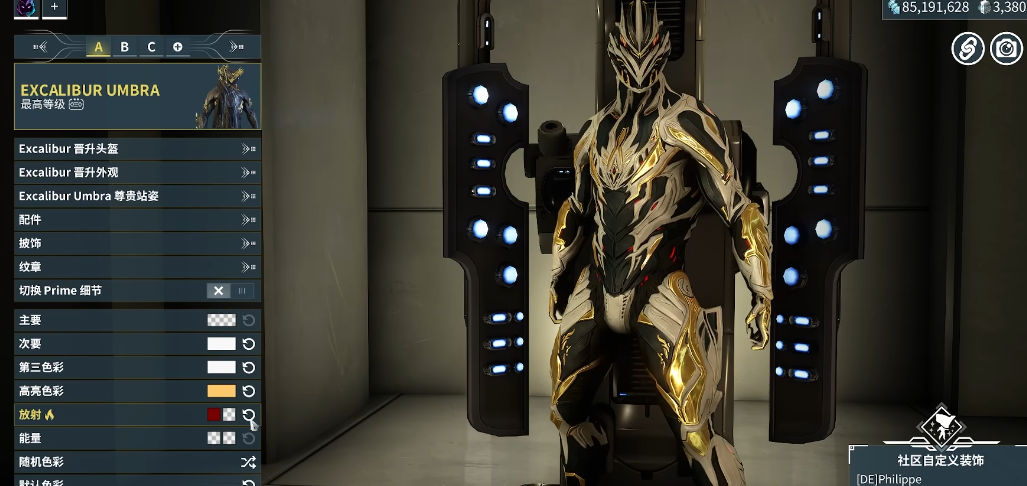
Task: Add a new appearance config slot
Action: (178, 47)
